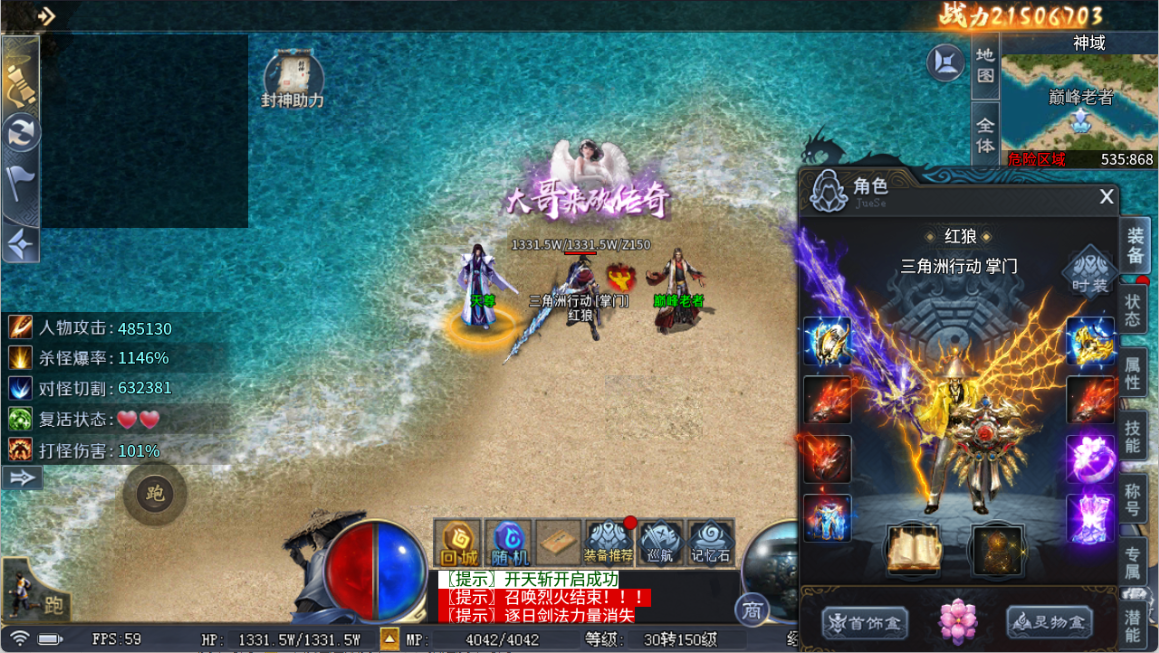Toggle the 跑 run button
The width and height of the screenshot is (1159, 653).
pyautogui.click(x=155, y=494)
